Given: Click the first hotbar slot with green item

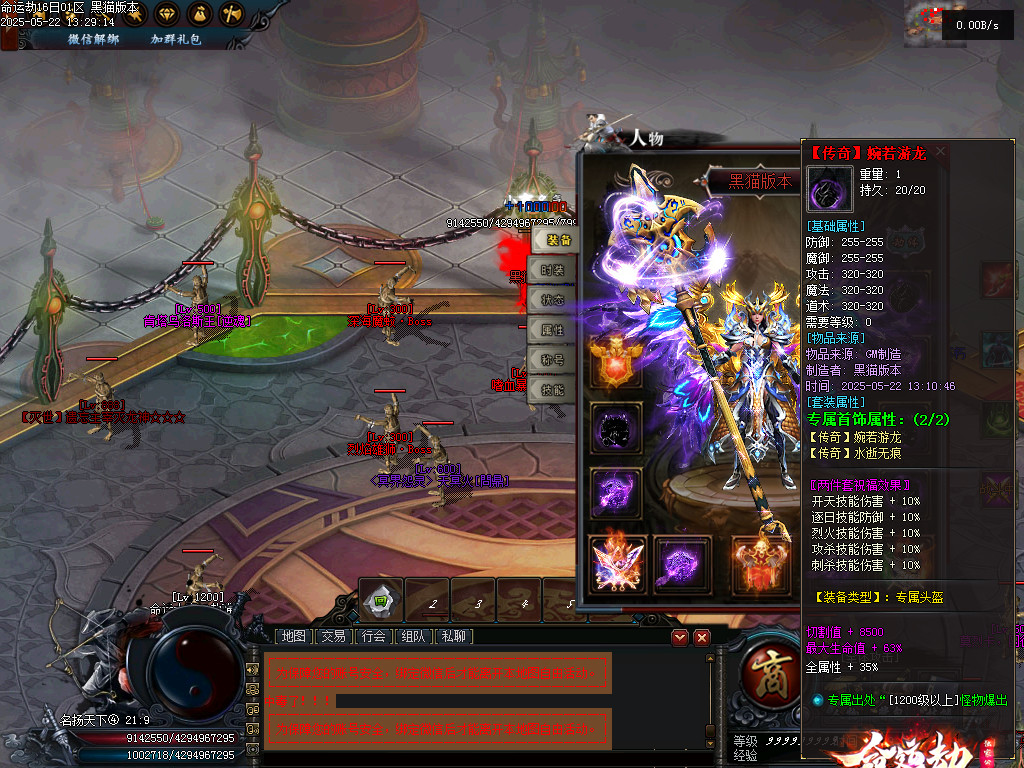Looking at the screenshot, I should [x=381, y=600].
